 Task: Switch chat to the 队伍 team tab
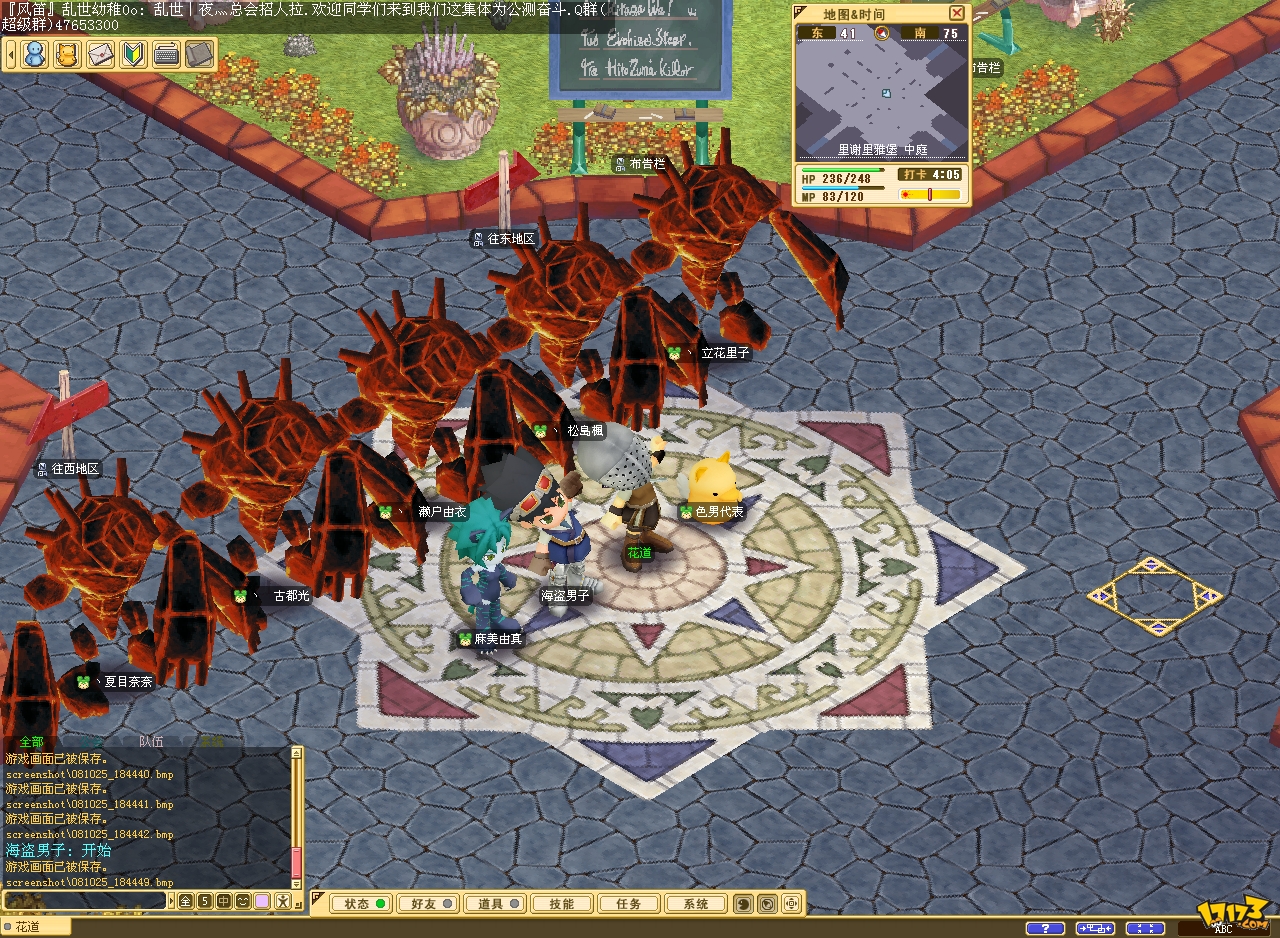(151, 742)
